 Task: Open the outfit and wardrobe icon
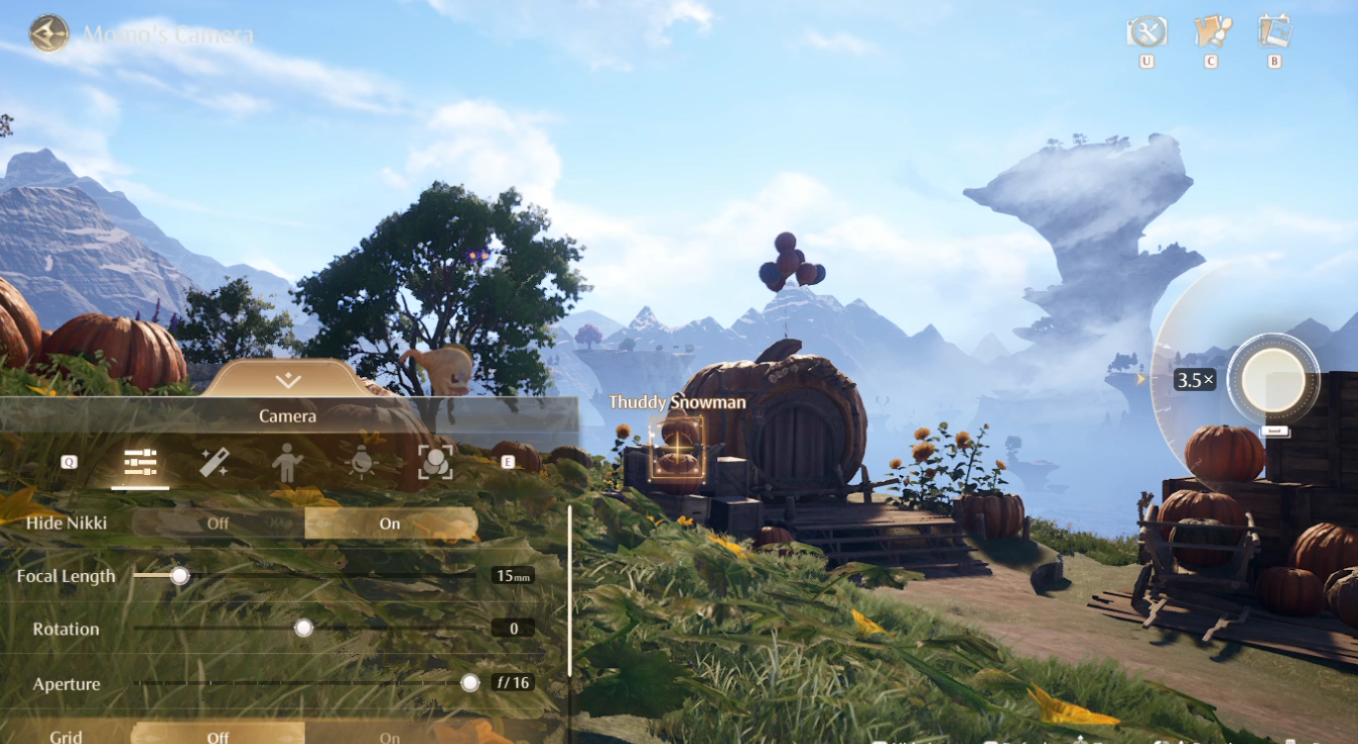coord(1211,33)
